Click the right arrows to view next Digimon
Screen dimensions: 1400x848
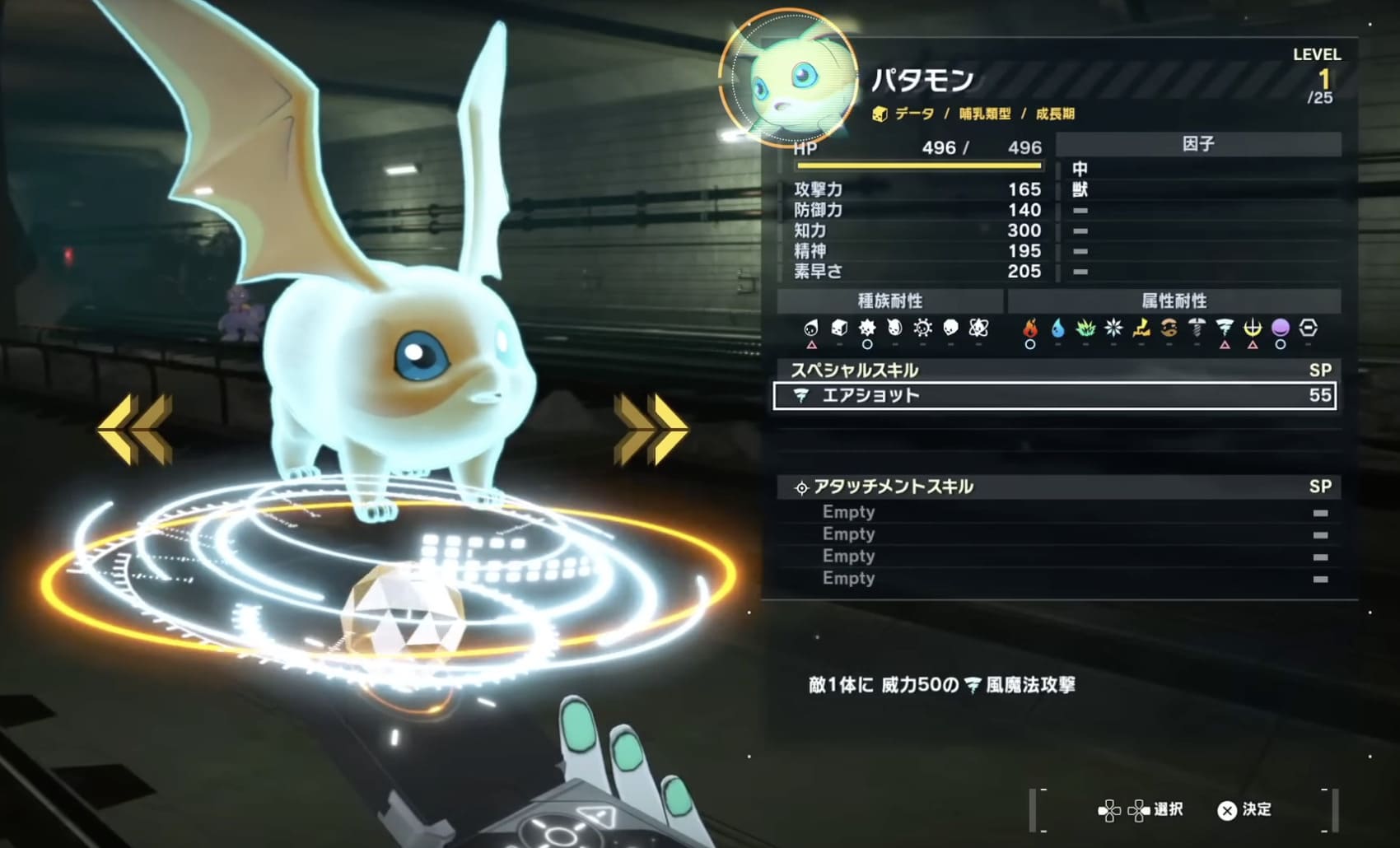pos(651,427)
